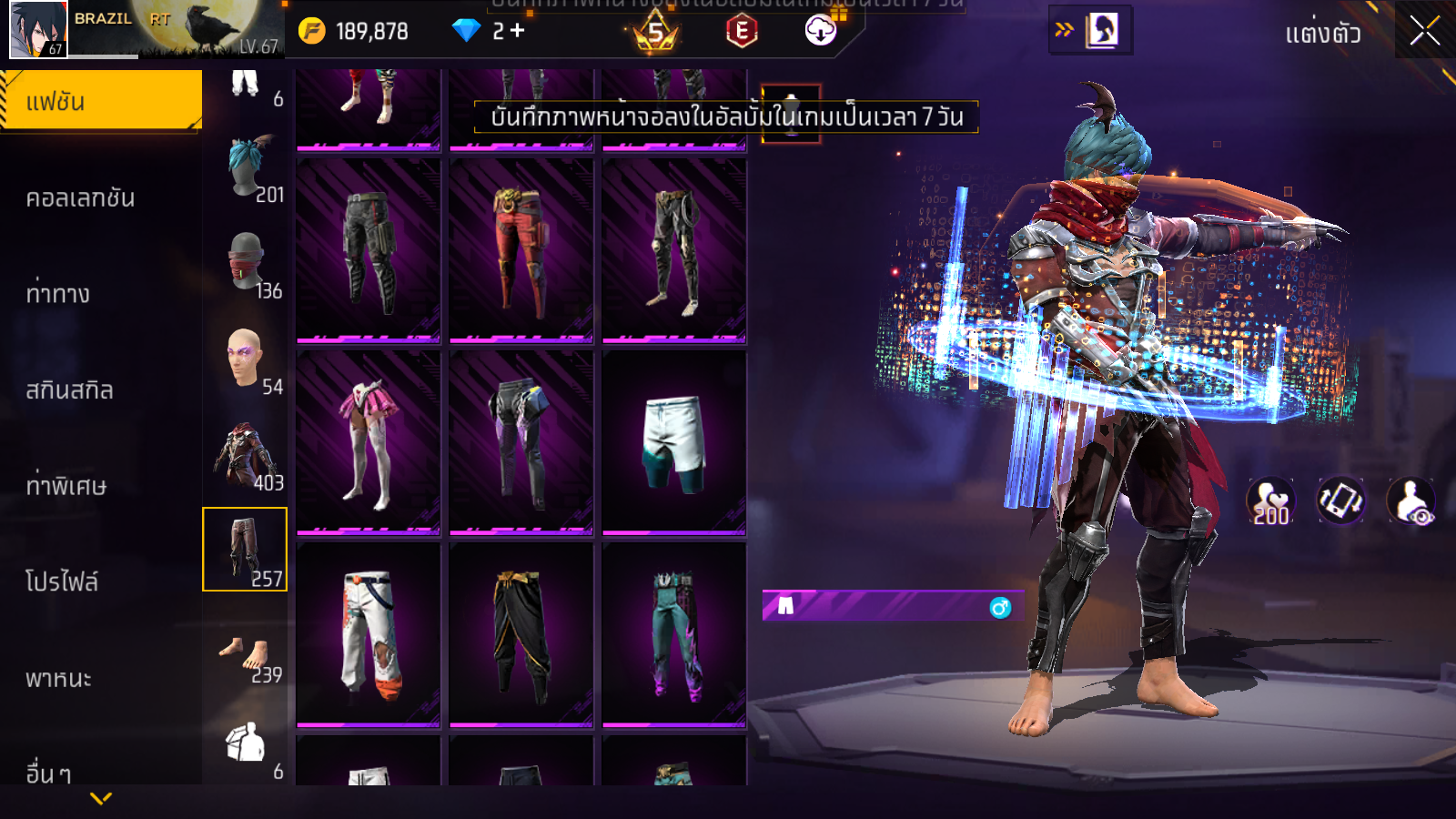Open the คอลเลกชัน collection tab
Image resolution: width=1456 pixels, height=819 pixels.
point(81,198)
